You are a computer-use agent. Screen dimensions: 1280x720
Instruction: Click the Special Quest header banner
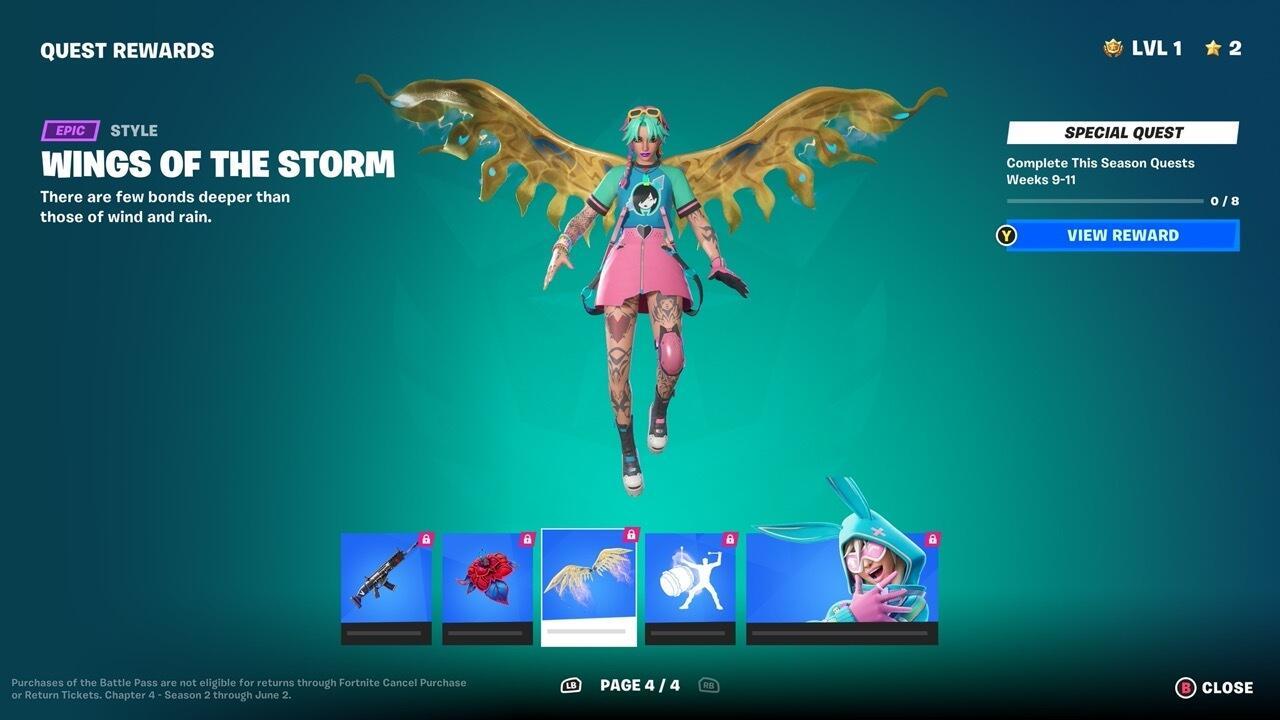coord(1121,132)
